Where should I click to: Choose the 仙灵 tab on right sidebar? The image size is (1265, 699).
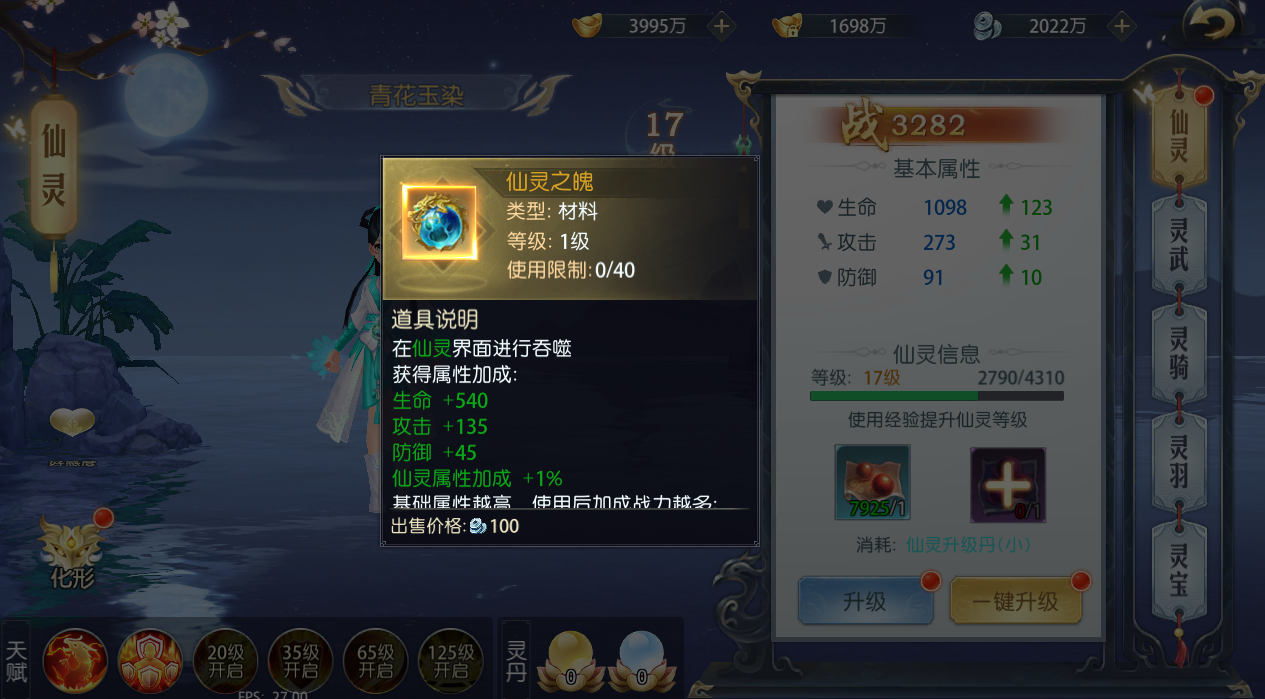1179,137
